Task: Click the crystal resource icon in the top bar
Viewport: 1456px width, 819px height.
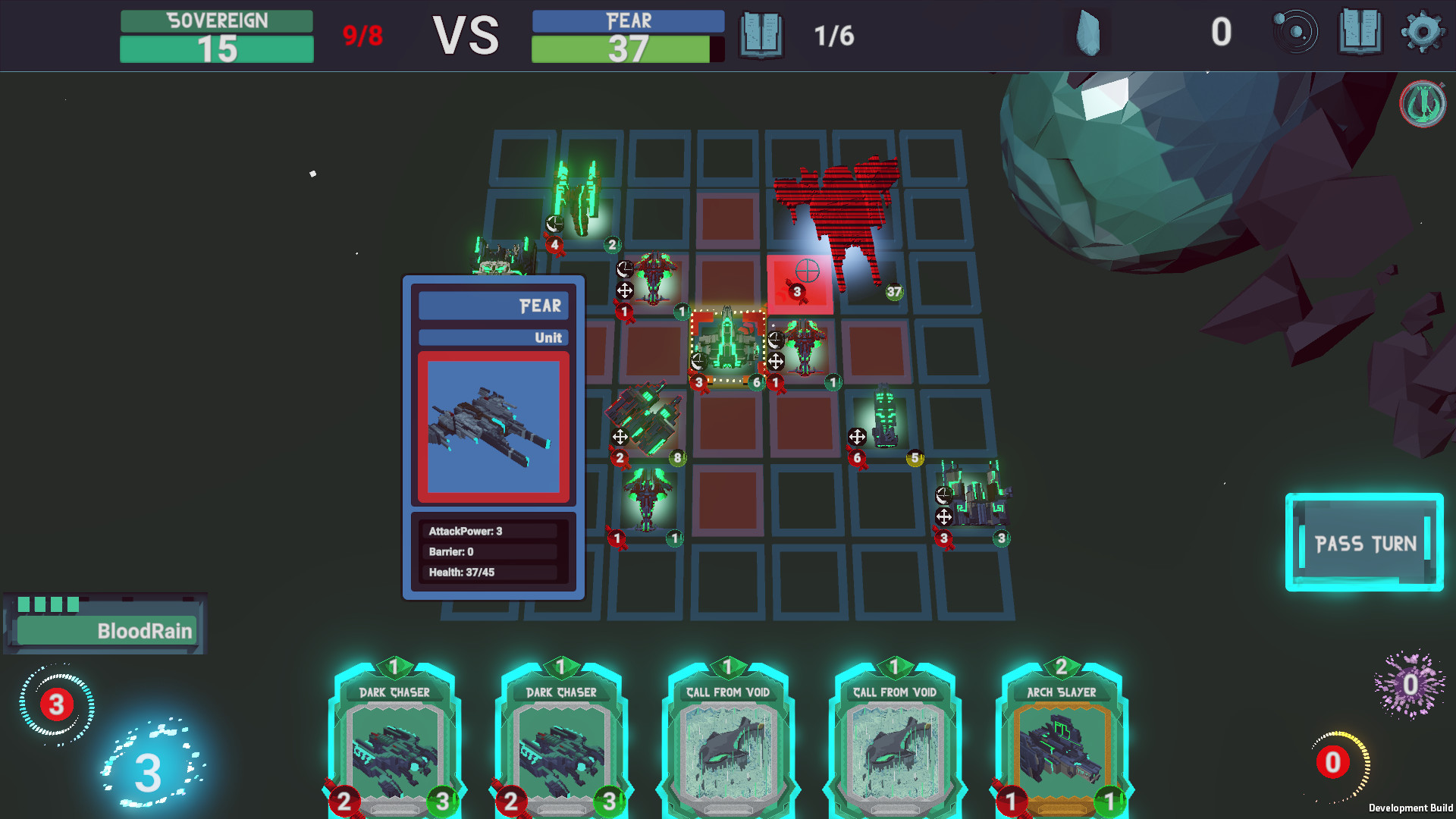Action: (x=1087, y=33)
